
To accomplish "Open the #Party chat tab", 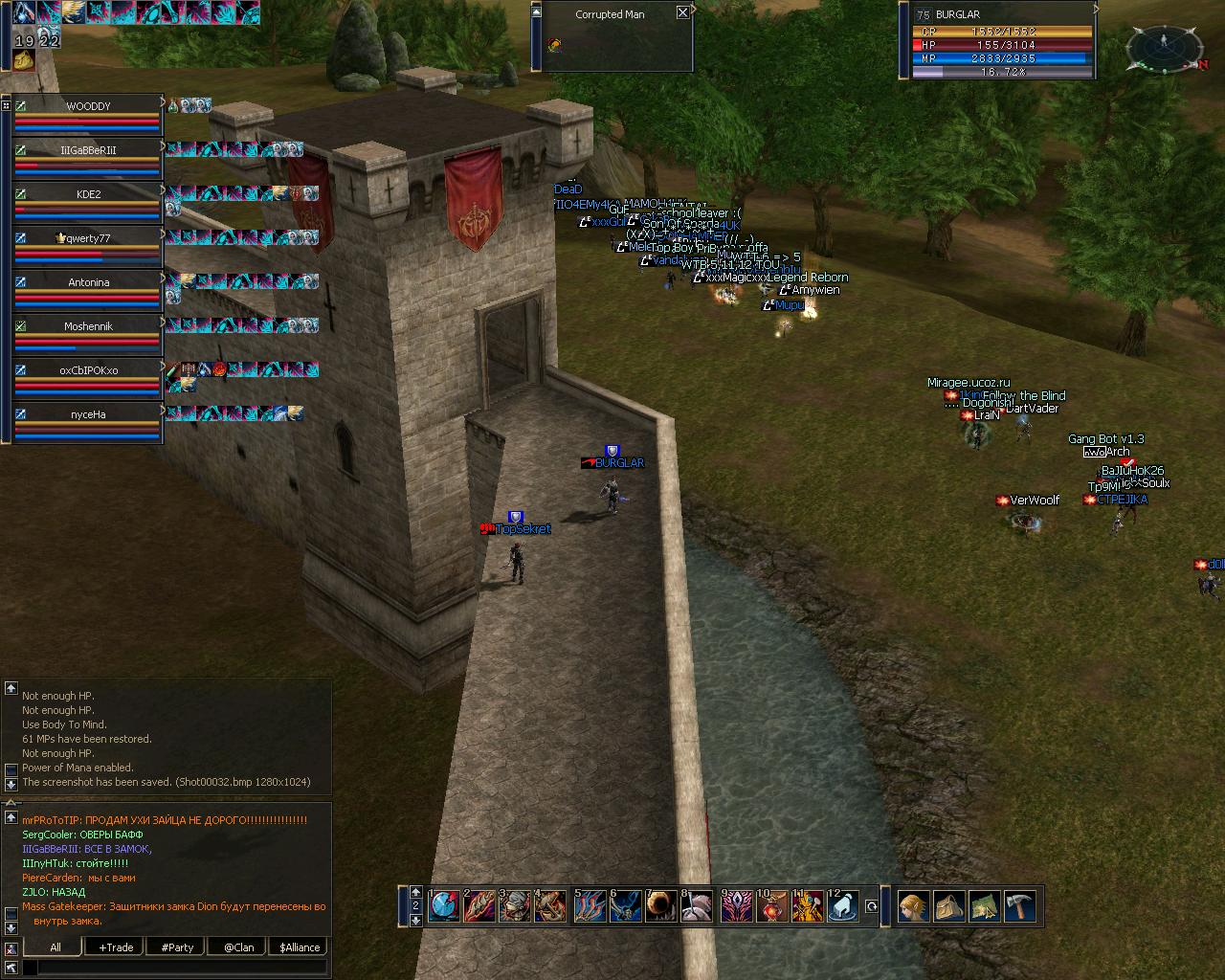I will 177,947.
